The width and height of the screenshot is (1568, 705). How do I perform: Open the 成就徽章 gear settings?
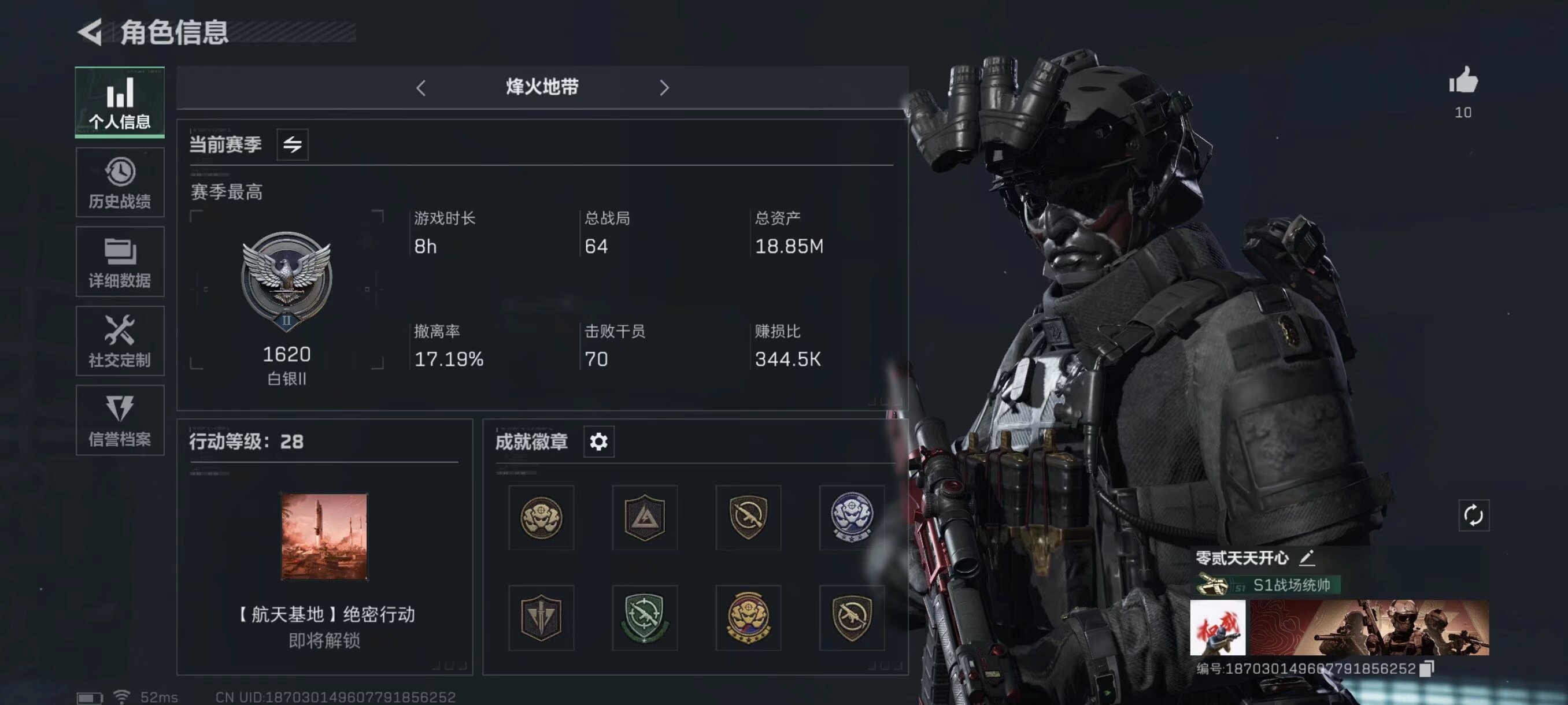[x=598, y=441]
